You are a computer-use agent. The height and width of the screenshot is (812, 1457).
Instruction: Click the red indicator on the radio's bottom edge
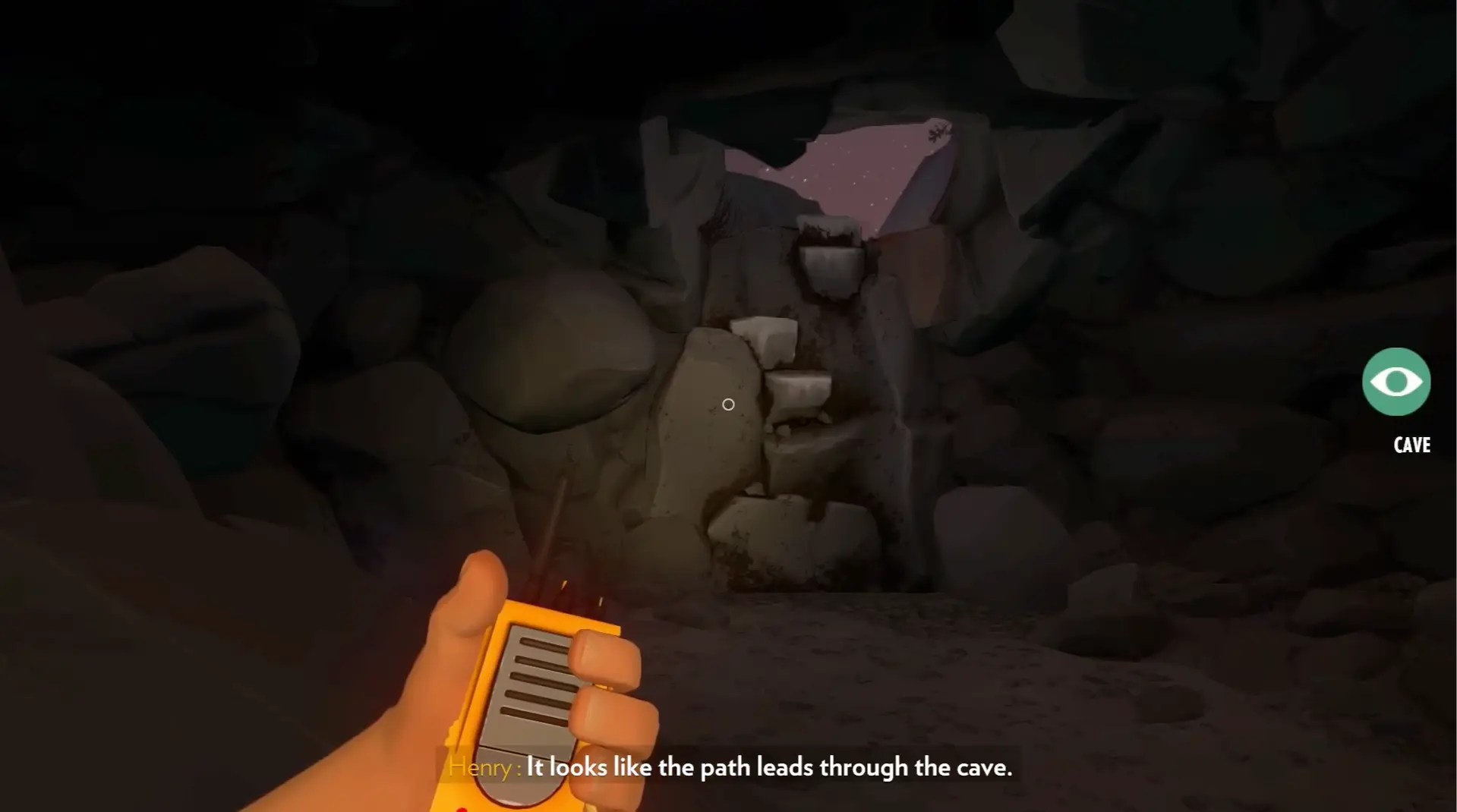pos(462,807)
